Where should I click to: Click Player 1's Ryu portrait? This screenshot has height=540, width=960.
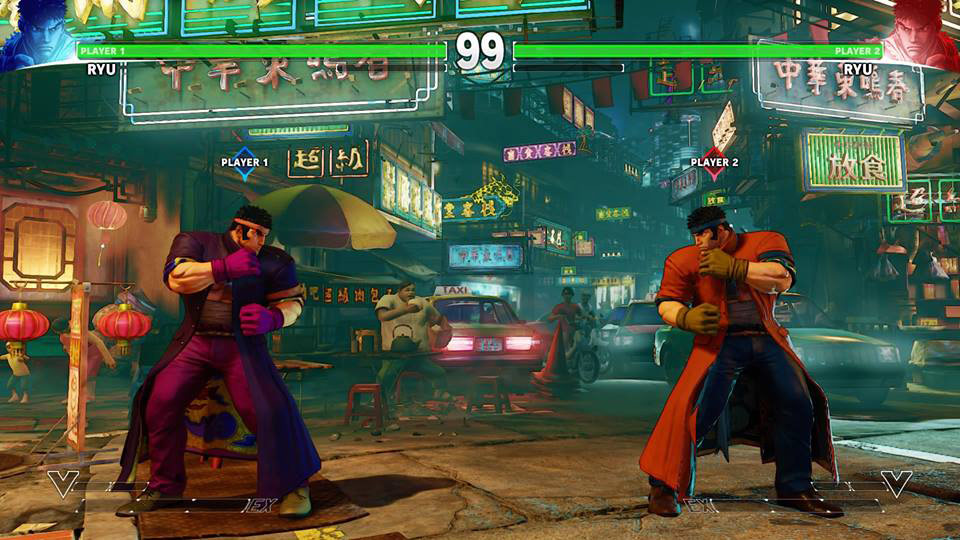[x=35, y=30]
